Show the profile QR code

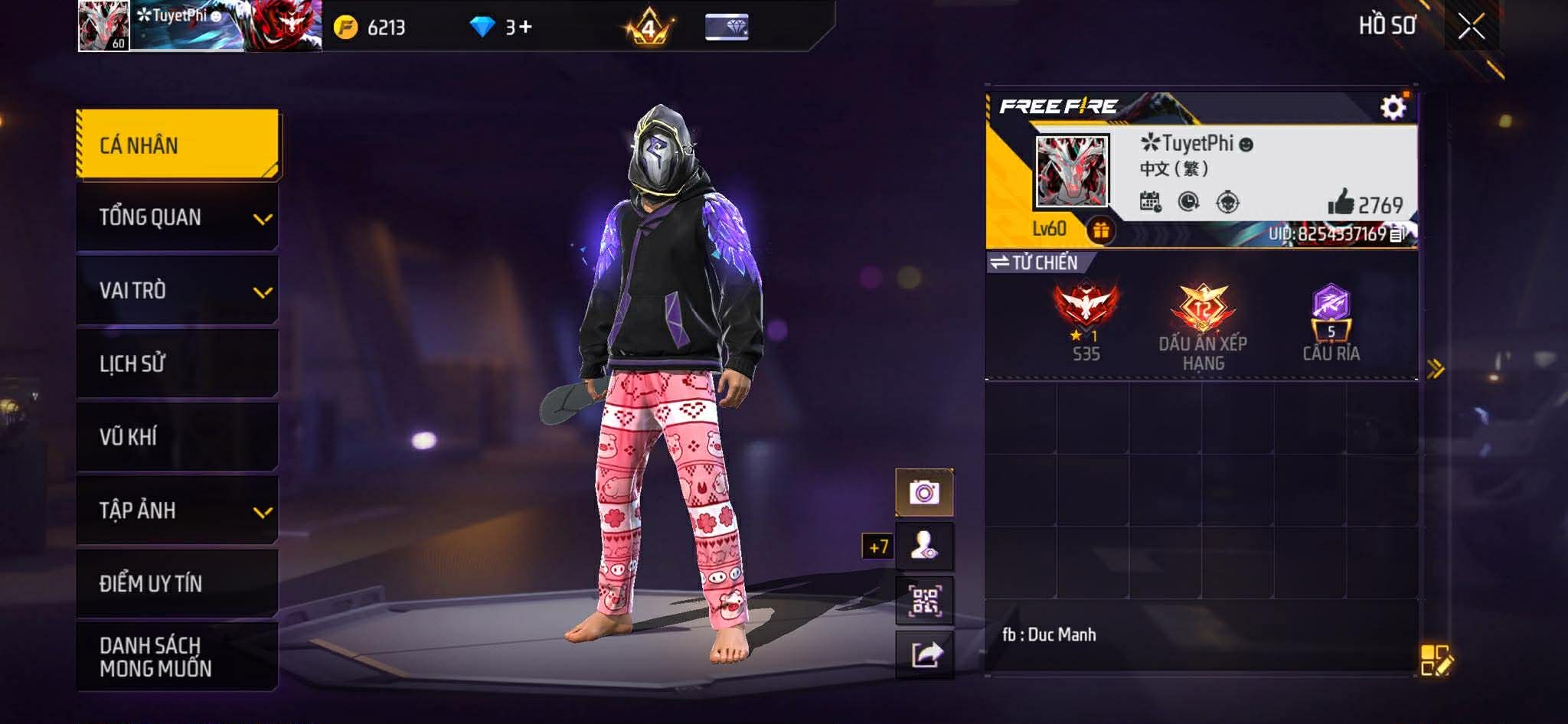(924, 601)
